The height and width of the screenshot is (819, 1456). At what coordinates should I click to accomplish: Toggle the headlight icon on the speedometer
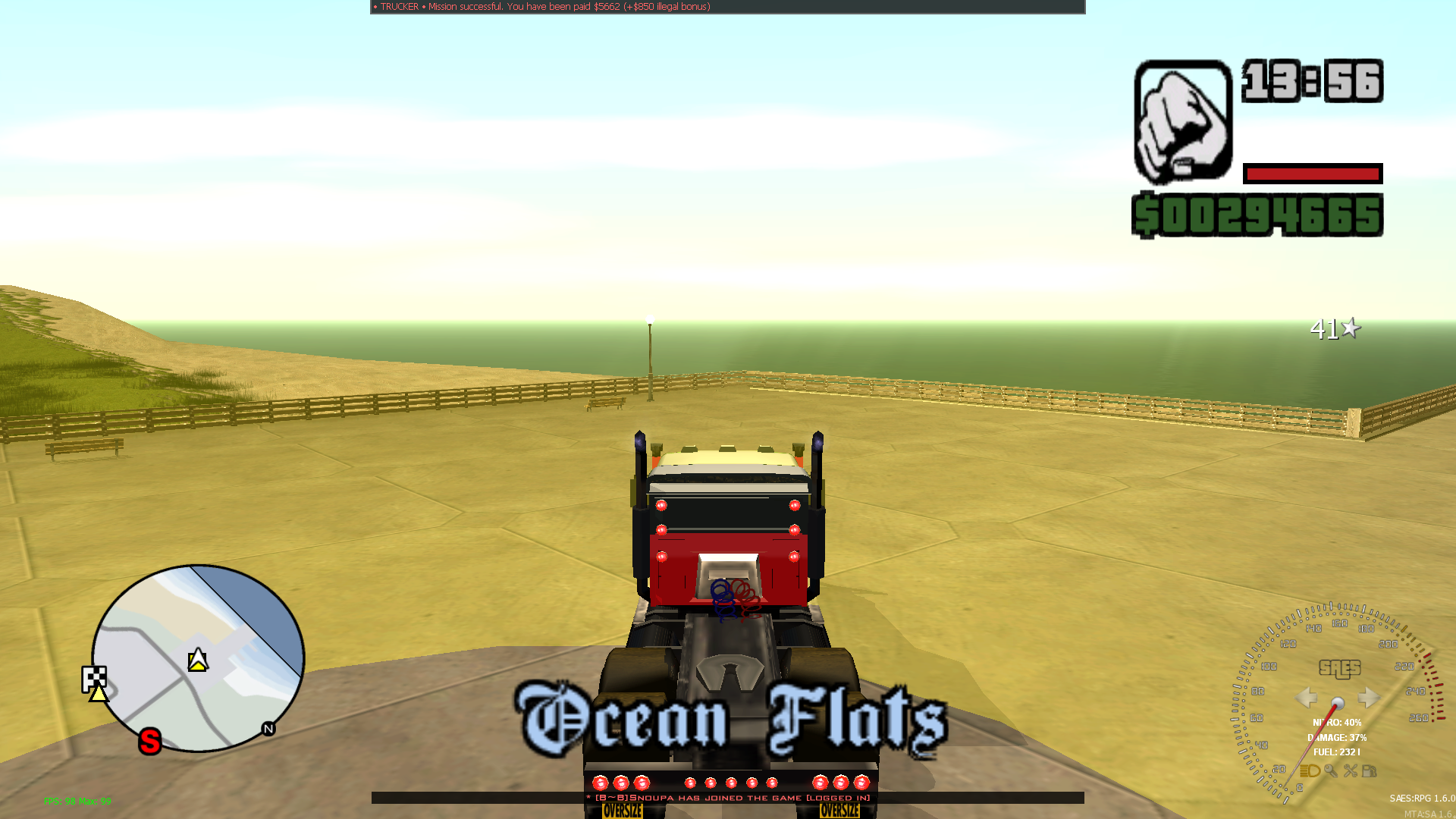coord(1309,772)
